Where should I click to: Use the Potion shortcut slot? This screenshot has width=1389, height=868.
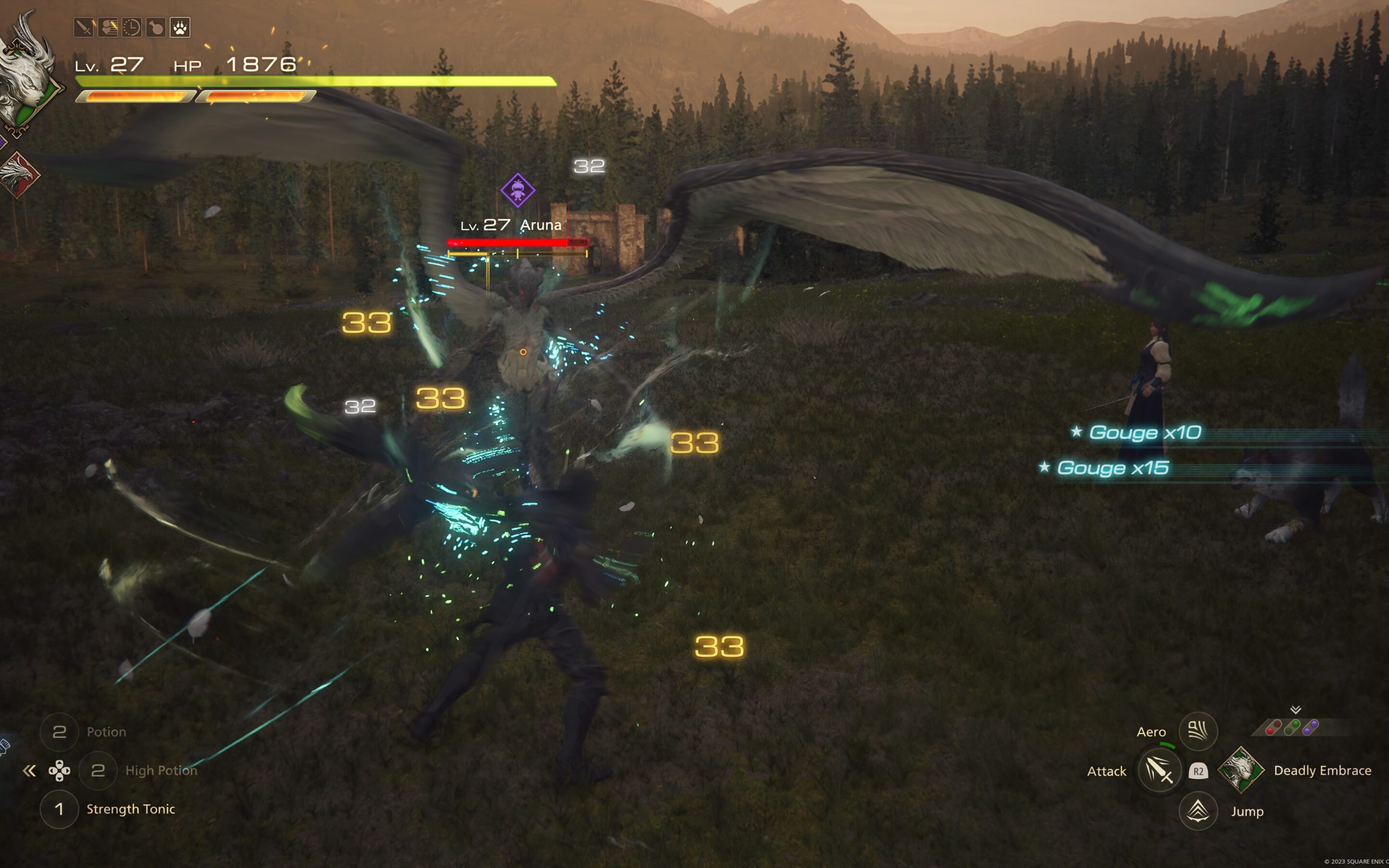point(59,732)
